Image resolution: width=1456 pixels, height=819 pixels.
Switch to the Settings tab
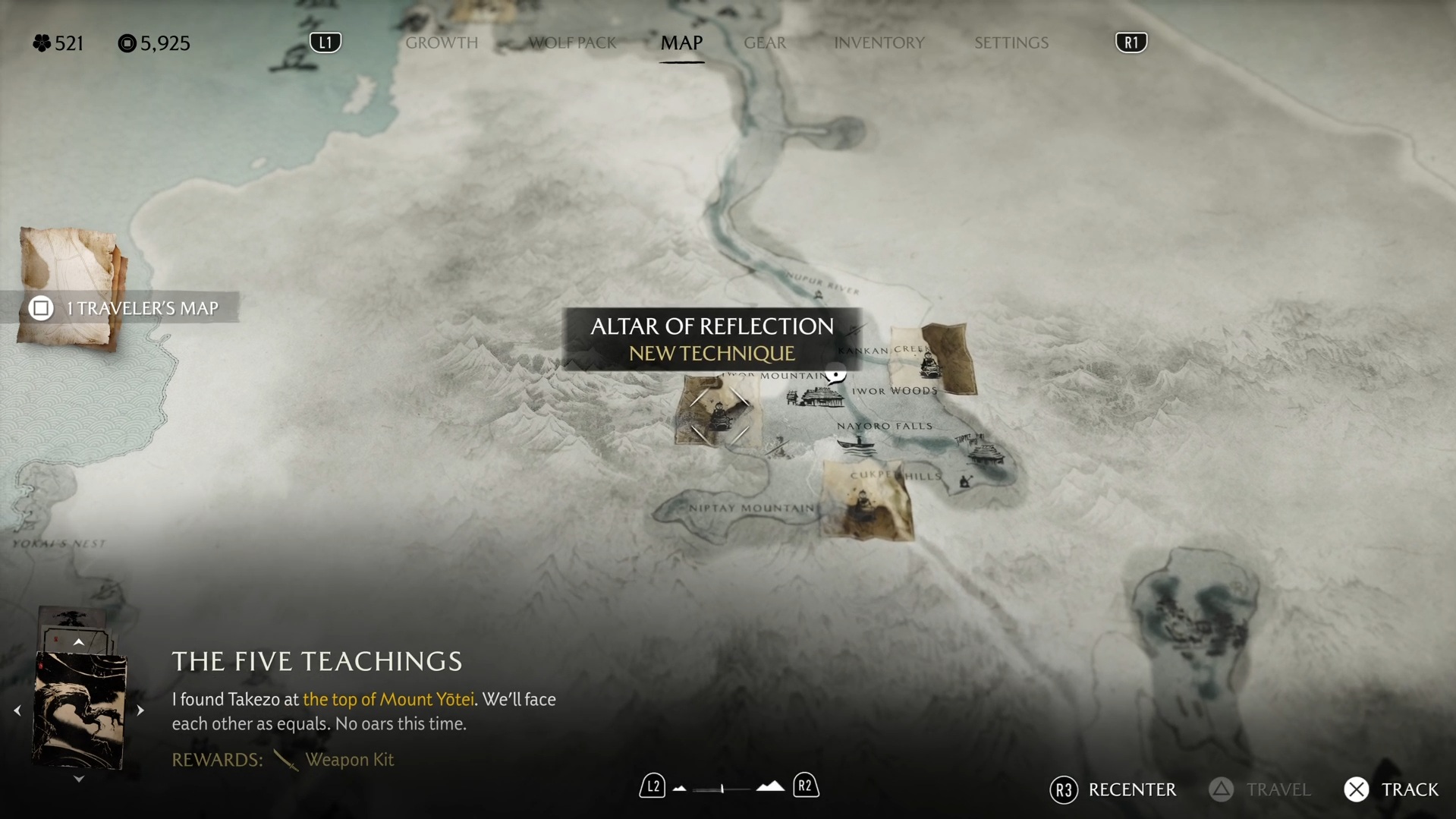1011,43
